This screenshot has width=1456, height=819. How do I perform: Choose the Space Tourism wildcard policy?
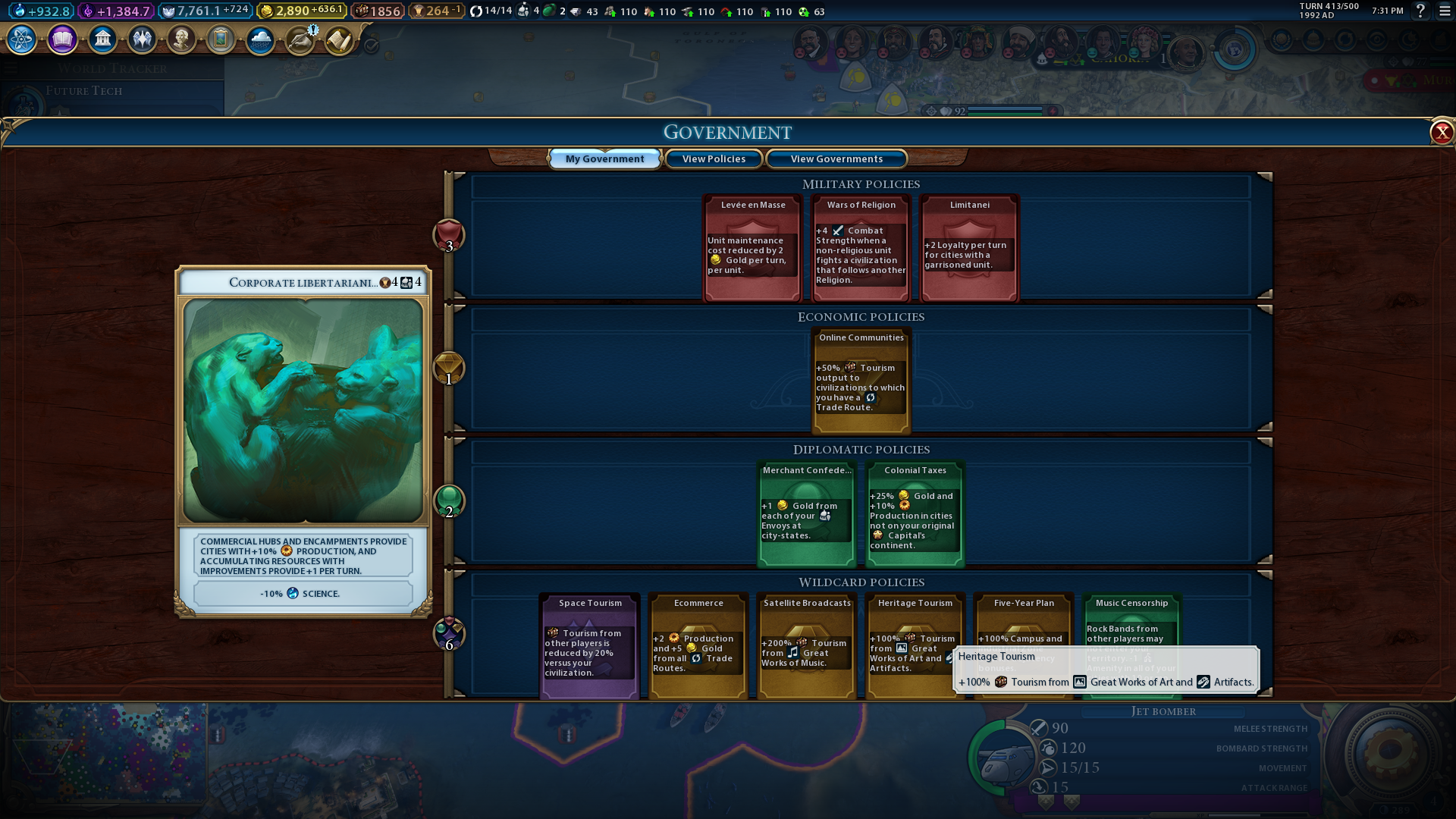point(590,647)
